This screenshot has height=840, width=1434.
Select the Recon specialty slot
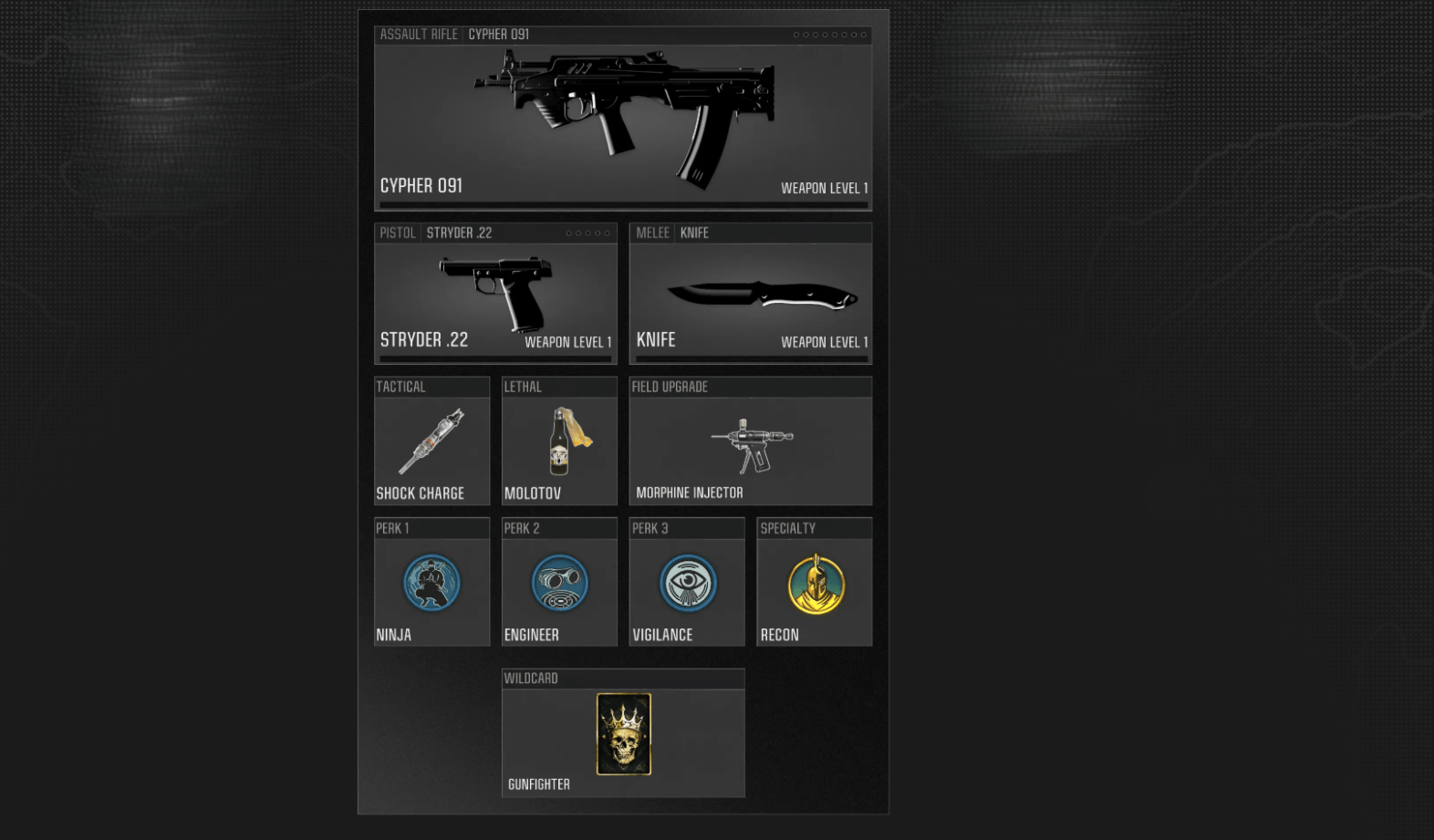pos(814,584)
